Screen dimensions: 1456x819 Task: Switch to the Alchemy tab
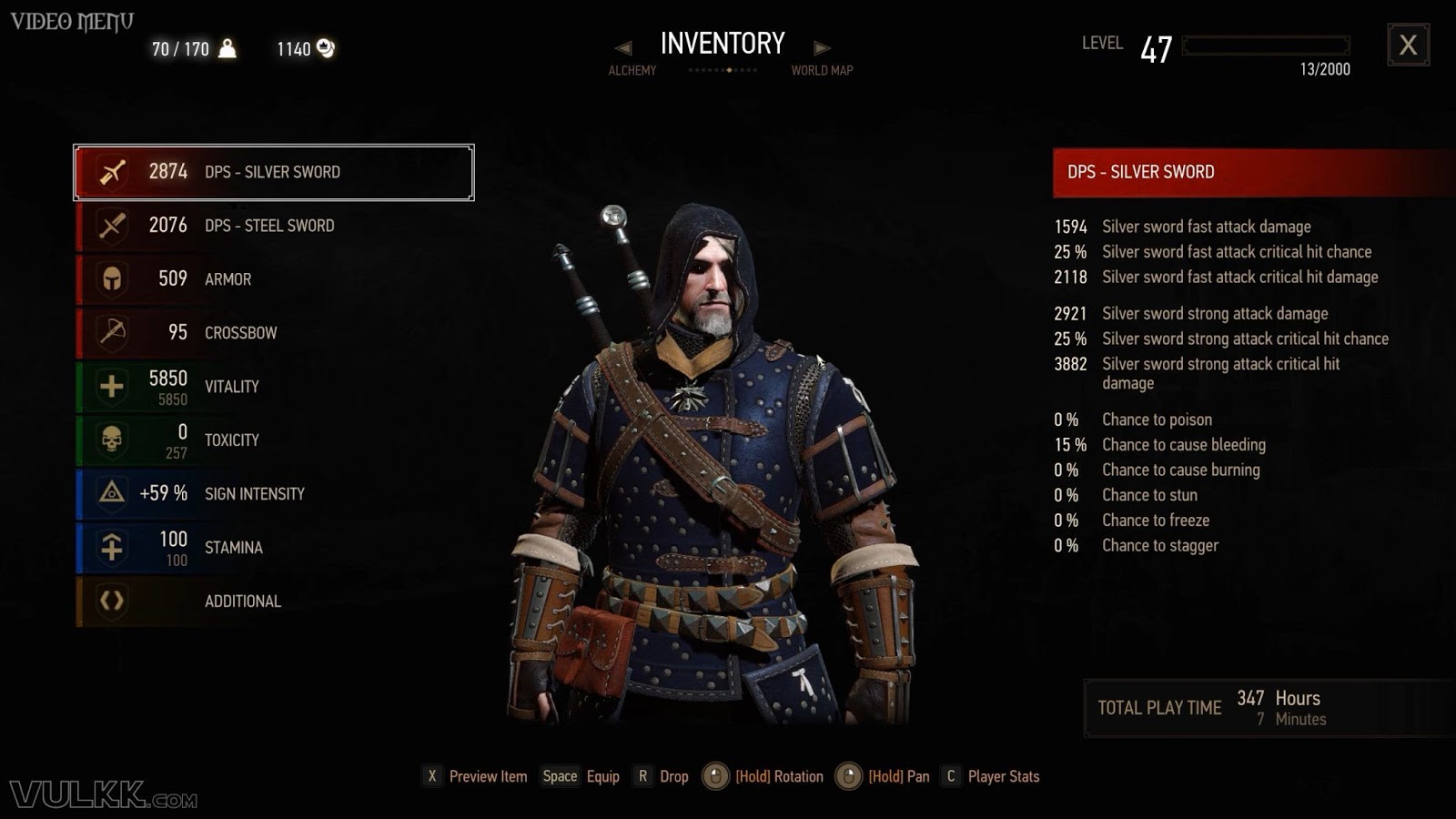click(x=632, y=70)
